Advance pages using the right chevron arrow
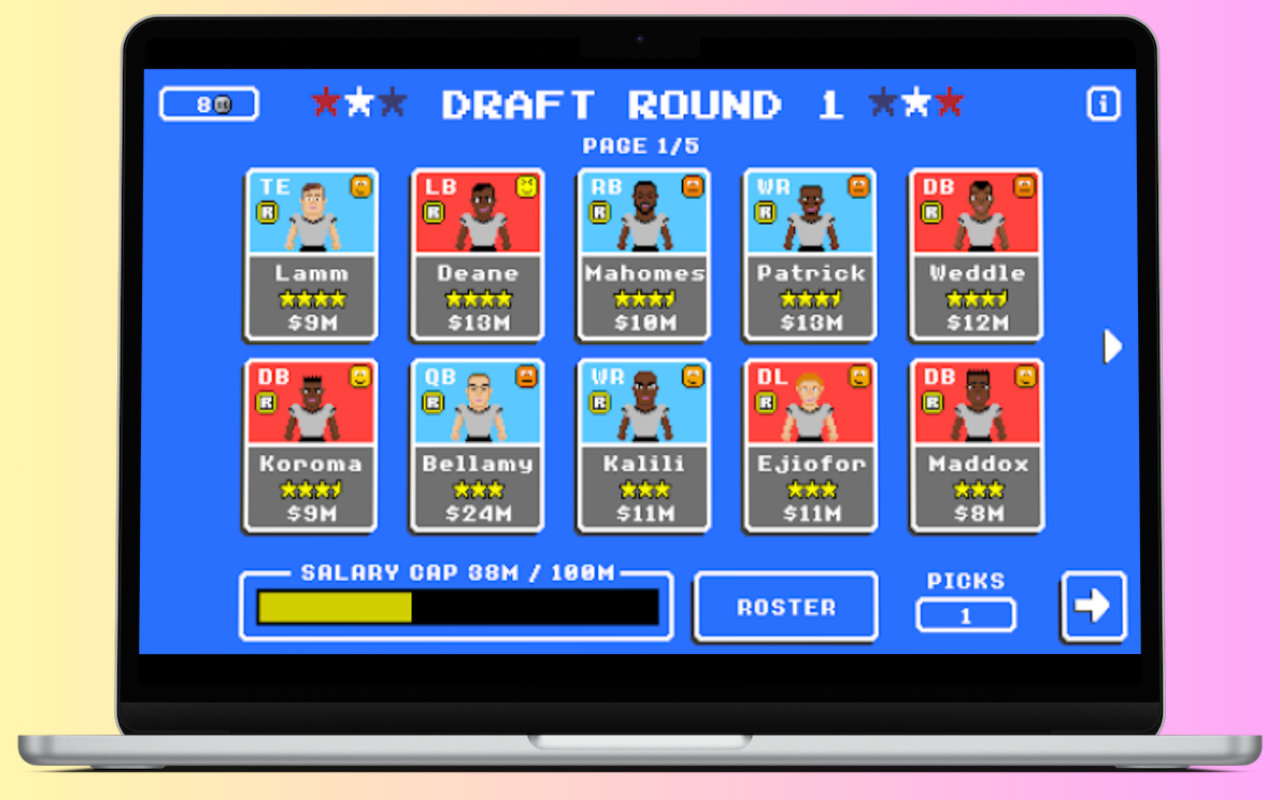Image resolution: width=1280 pixels, height=800 pixels. coord(1112,347)
